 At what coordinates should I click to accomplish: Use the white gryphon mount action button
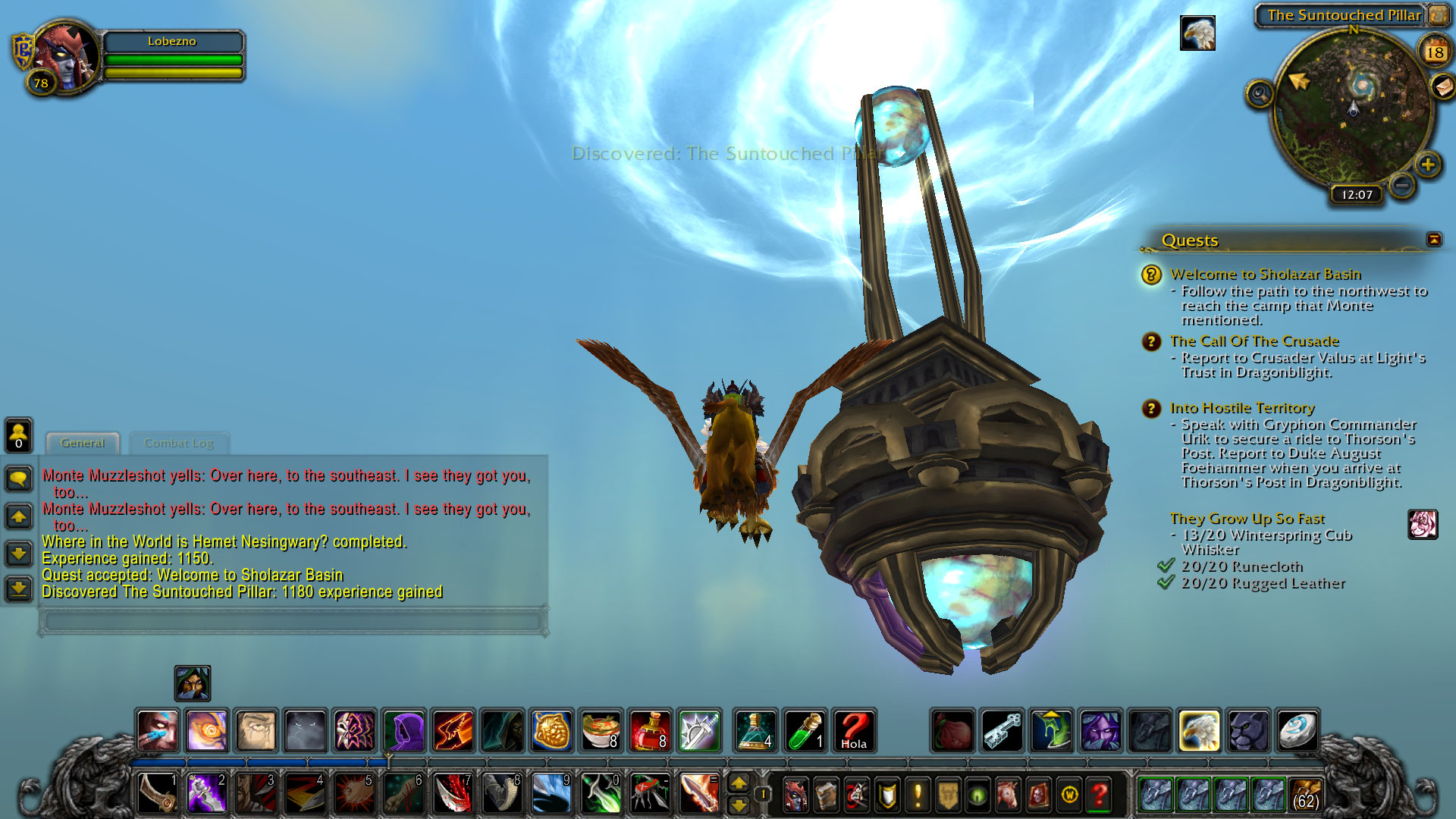pos(1199,731)
